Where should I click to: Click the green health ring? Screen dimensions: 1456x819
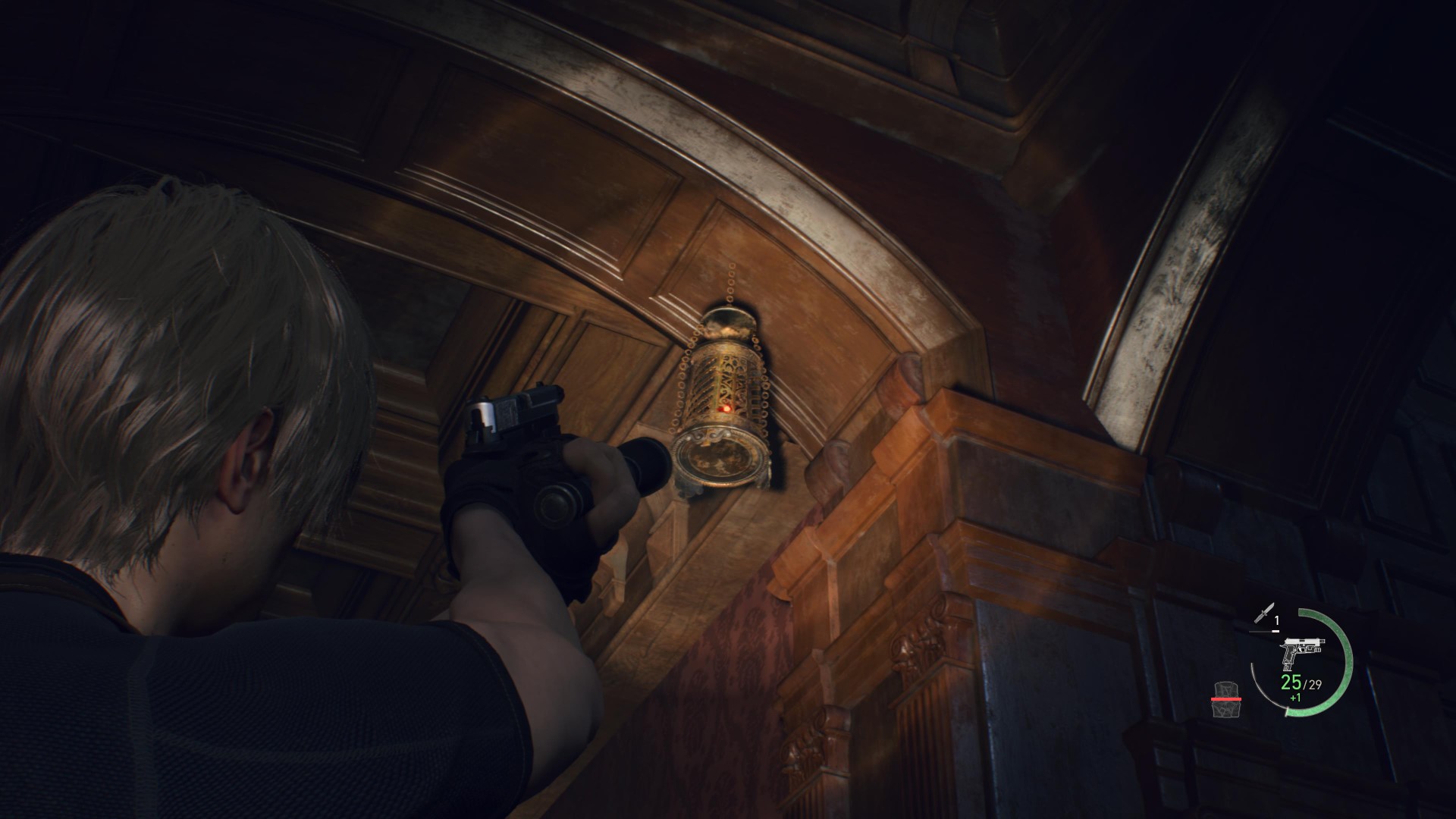pyautogui.click(x=1348, y=660)
